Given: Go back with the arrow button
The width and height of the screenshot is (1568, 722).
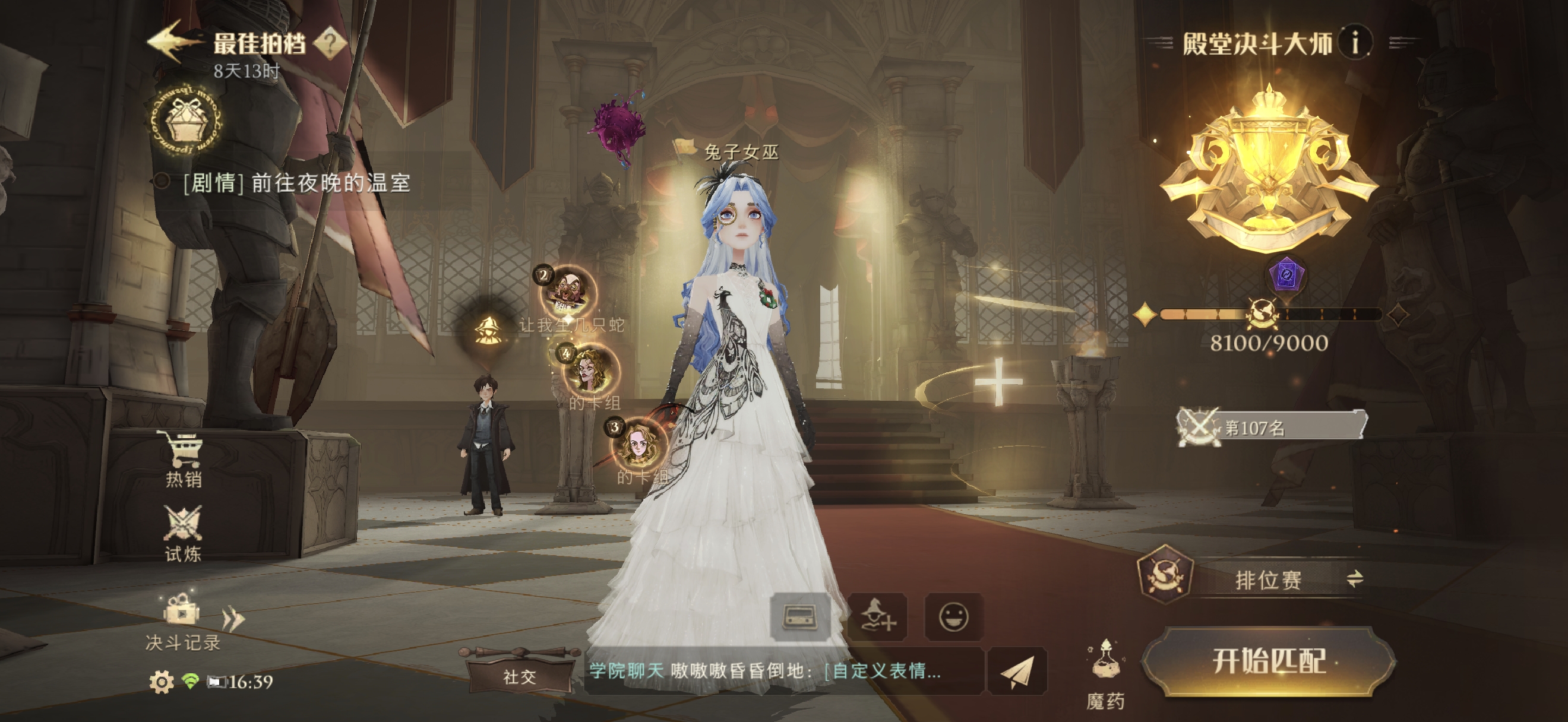Looking at the screenshot, I should pyautogui.click(x=173, y=42).
